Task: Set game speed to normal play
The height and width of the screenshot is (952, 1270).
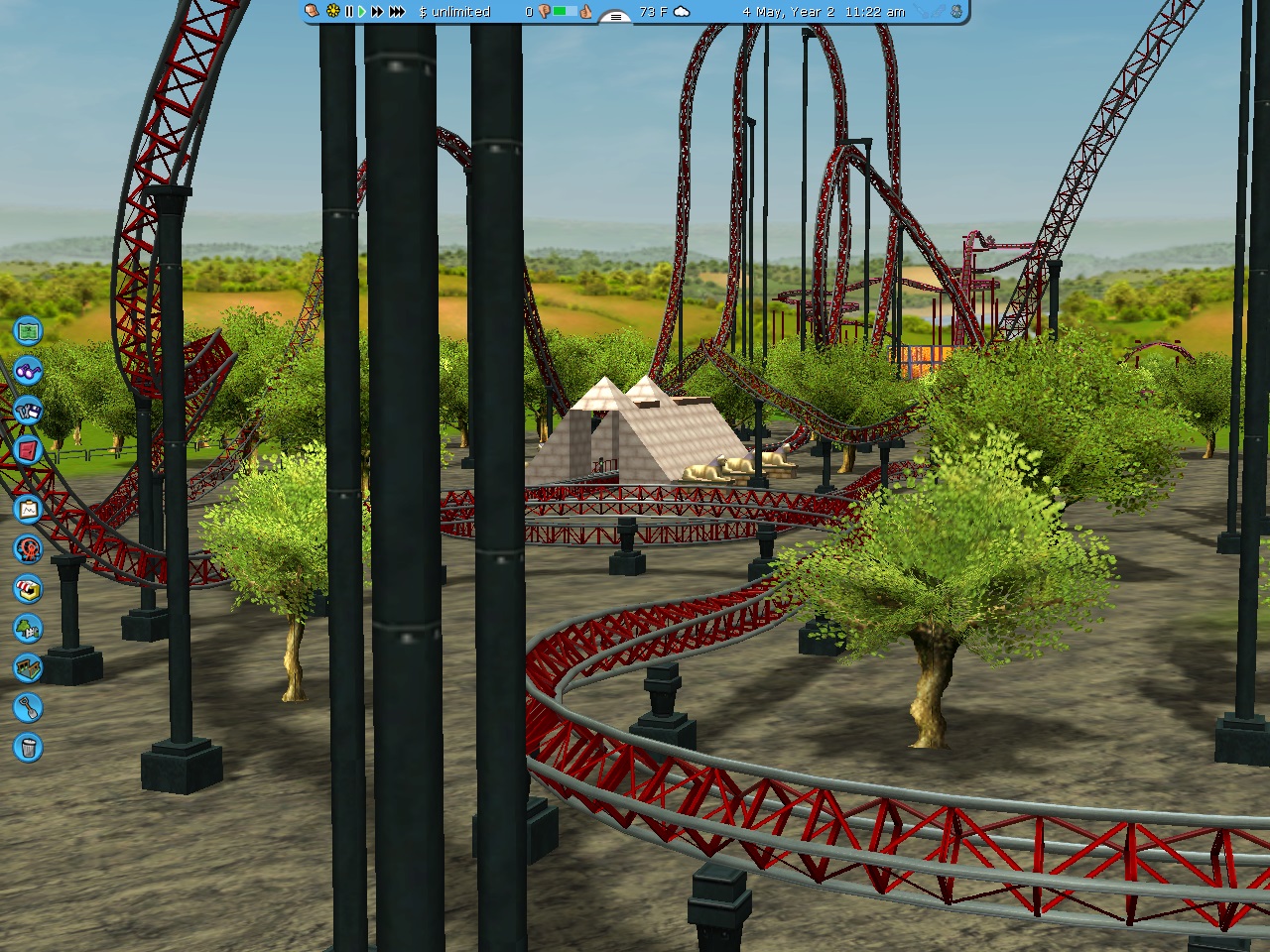Action: (x=362, y=12)
